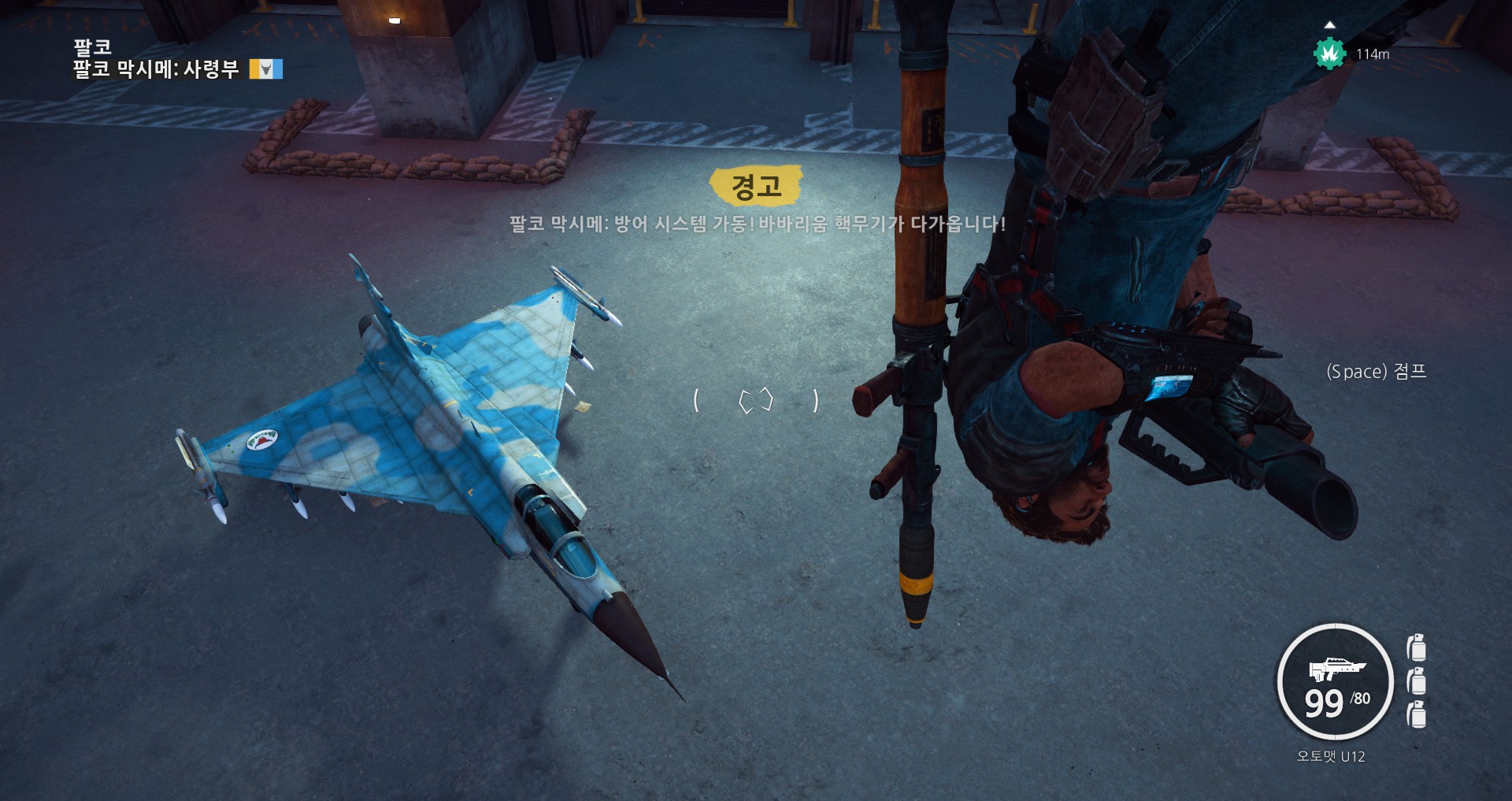Click the green explosion objective marker

tap(1329, 54)
